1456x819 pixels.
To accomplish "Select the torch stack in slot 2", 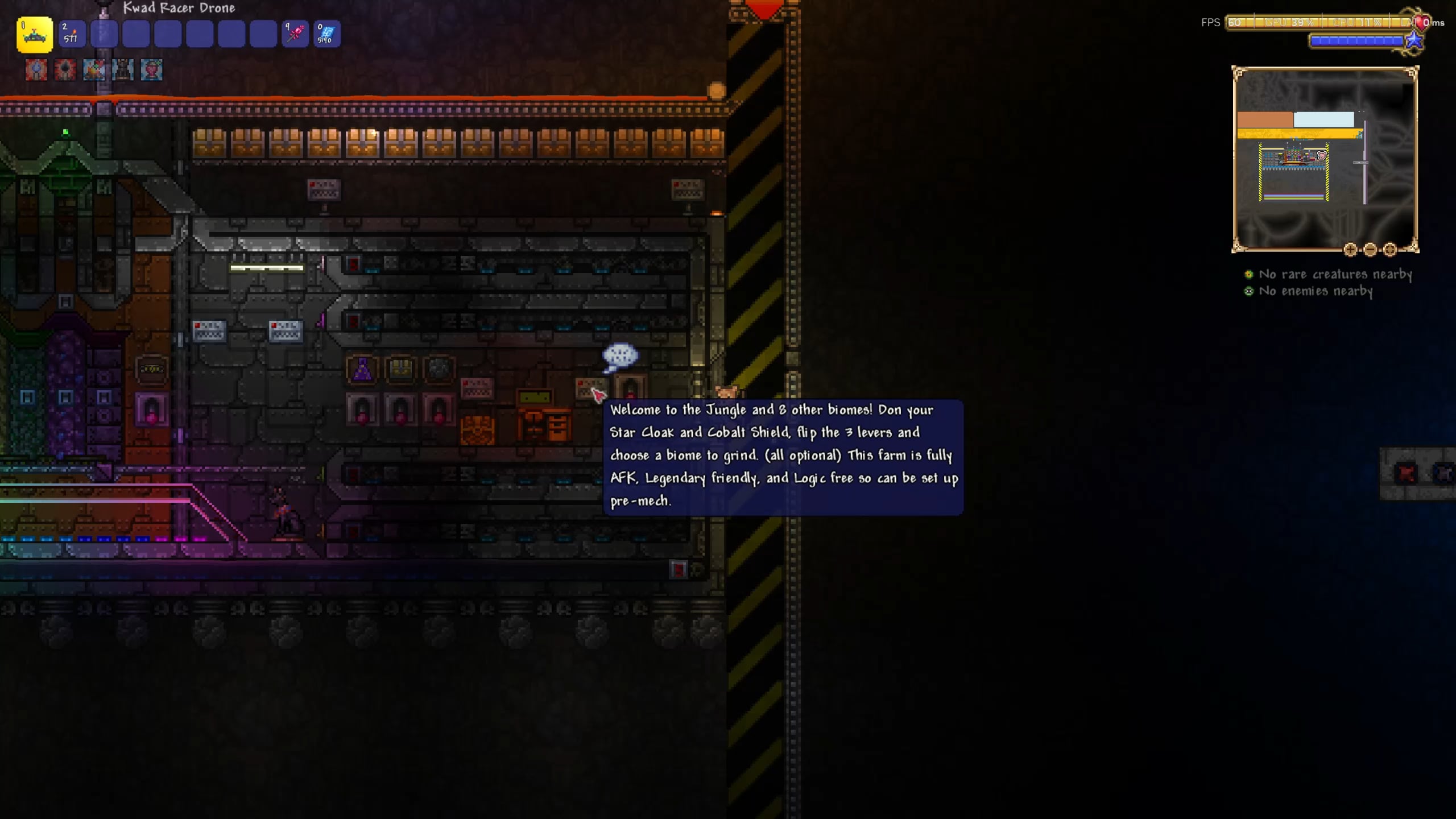I will pyautogui.click(x=72, y=34).
